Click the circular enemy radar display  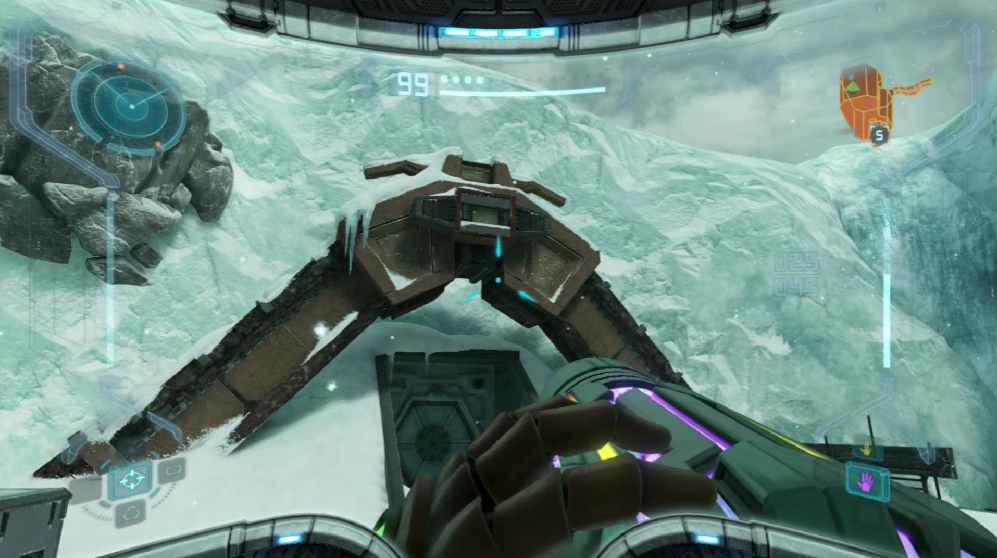(x=128, y=106)
